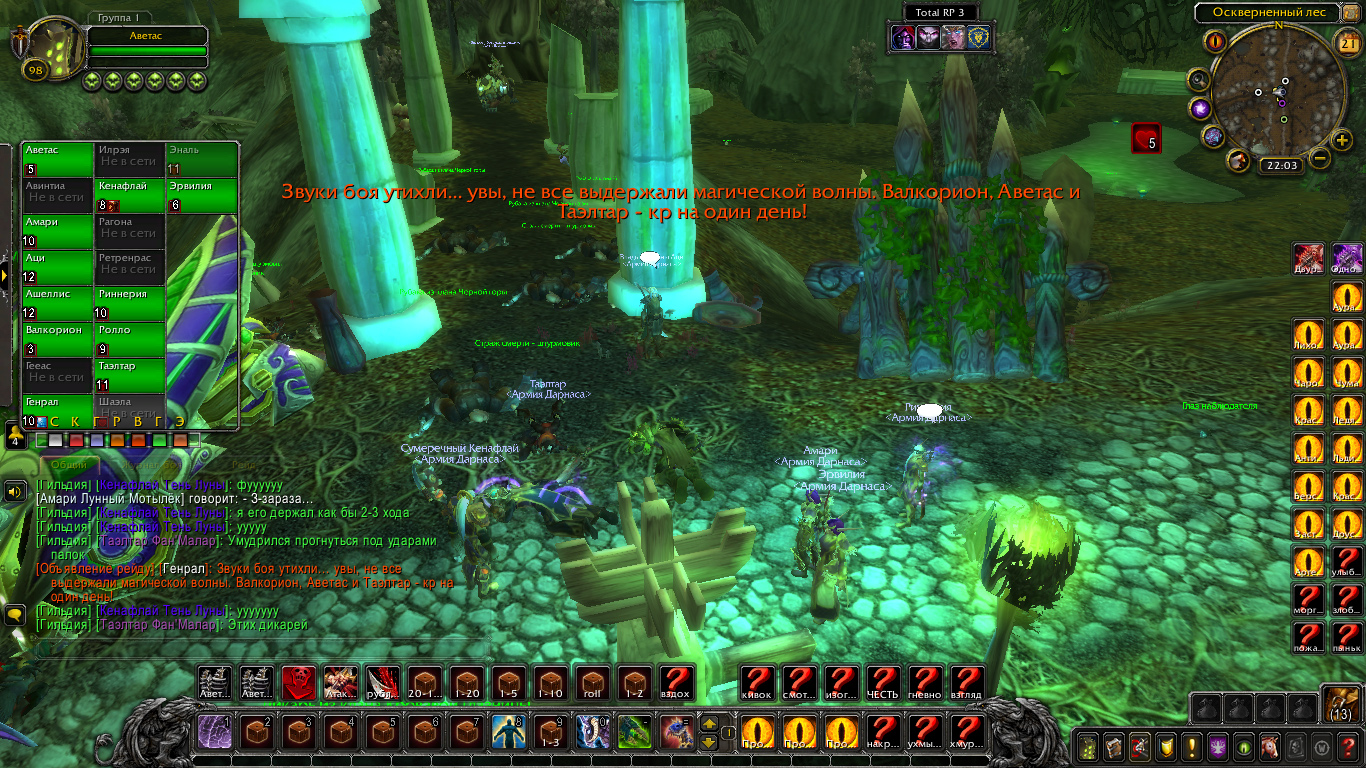Use the 'roll' macro button
The image size is (1366, 768).
593,683
